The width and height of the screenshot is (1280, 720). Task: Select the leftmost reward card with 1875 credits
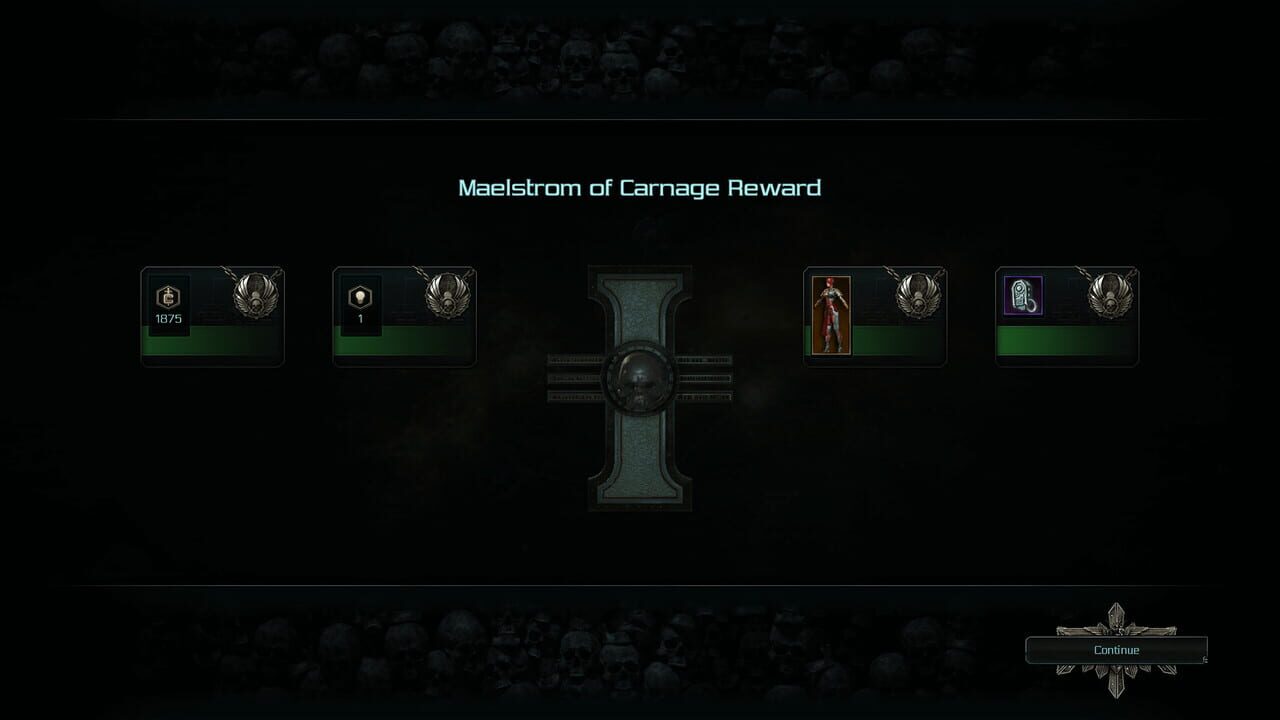[x=212, y=315]
